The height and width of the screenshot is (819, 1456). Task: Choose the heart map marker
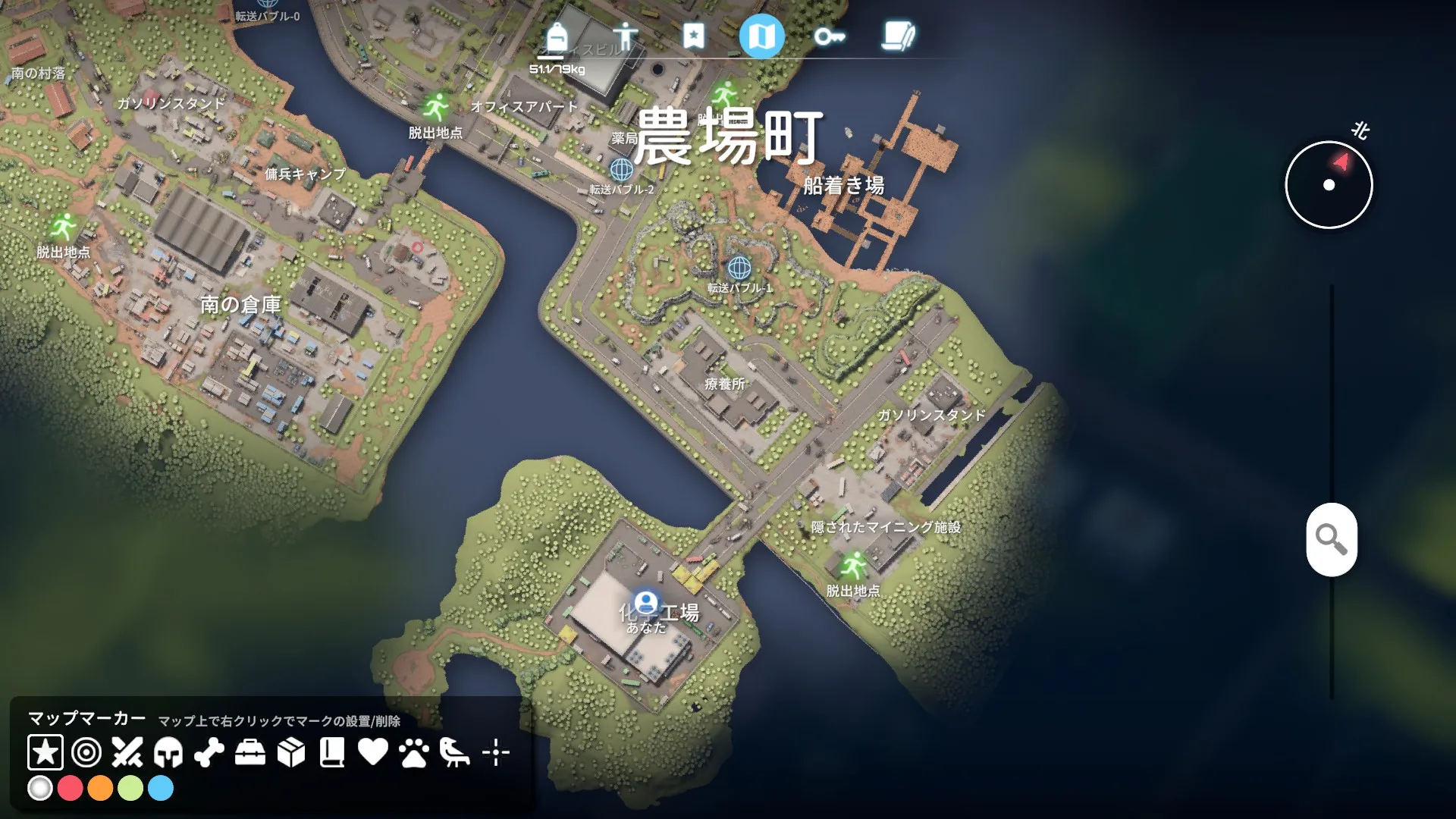coord(373,752)
